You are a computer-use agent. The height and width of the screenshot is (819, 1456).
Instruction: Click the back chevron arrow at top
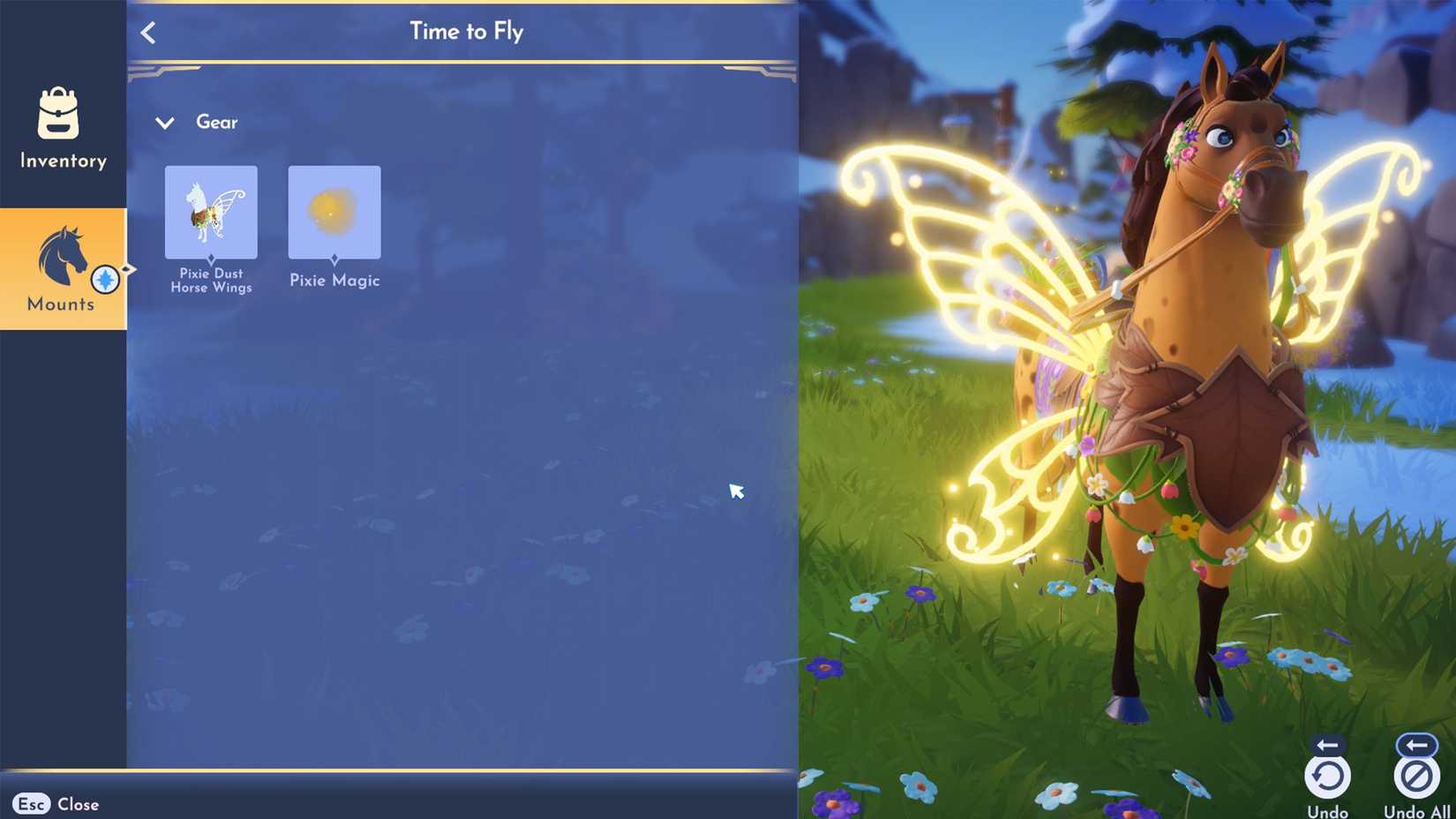point(148,32)
